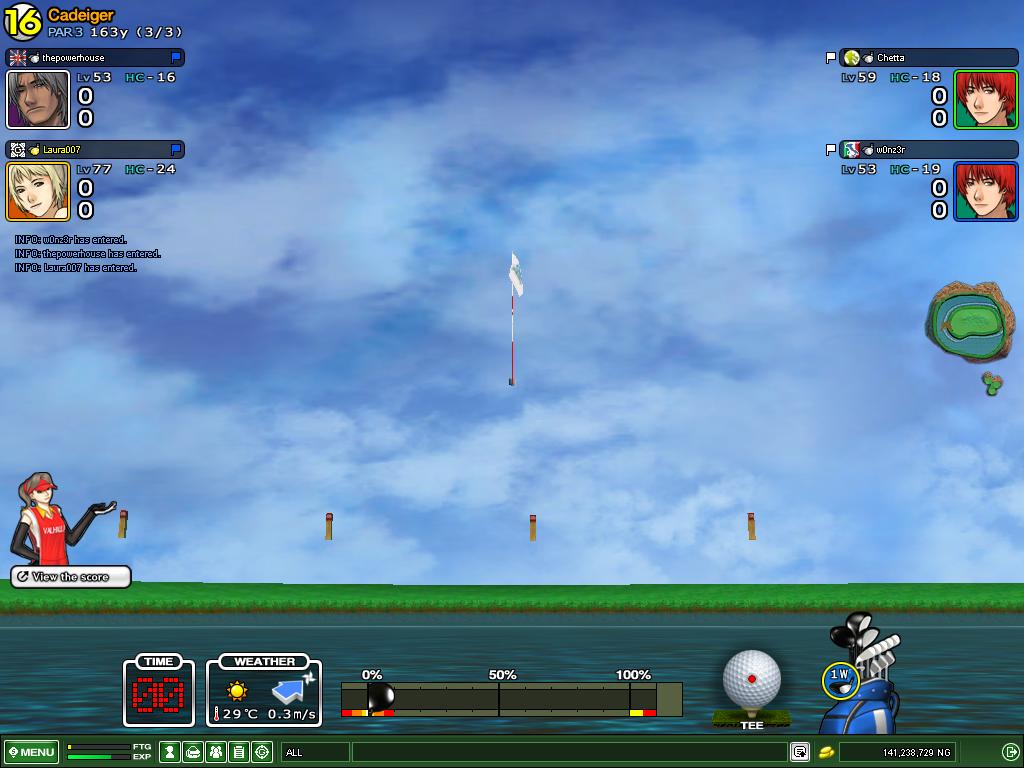The height and width of the screenshot is (768, 1024).
Task: Click the crosshair target icon in toolbar
Action: 262,752
